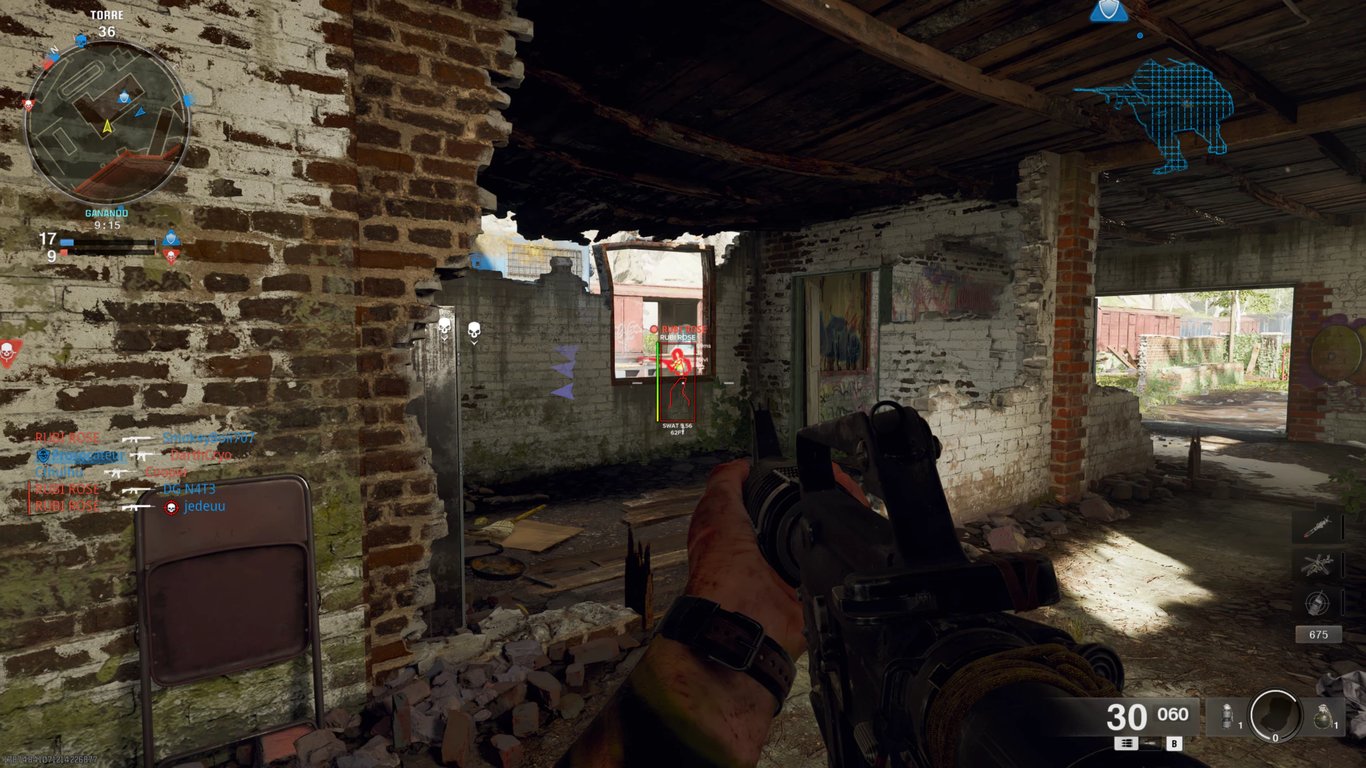This screenshot has width=1366, height=768.
Task: Click the frag grenade lethal icon
Action: (x=1324, y=716)
